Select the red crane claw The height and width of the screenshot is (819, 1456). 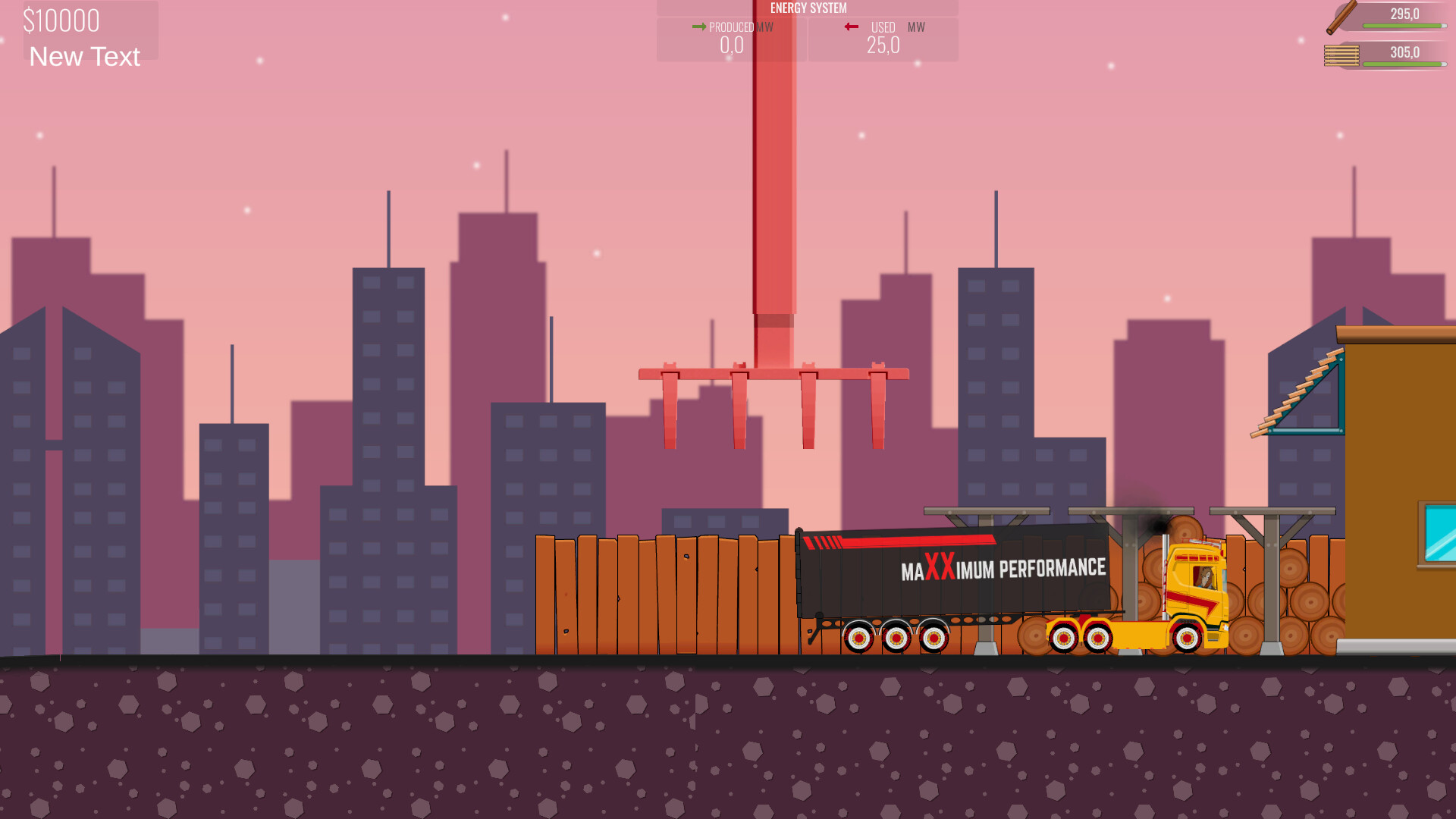point(773,394)
